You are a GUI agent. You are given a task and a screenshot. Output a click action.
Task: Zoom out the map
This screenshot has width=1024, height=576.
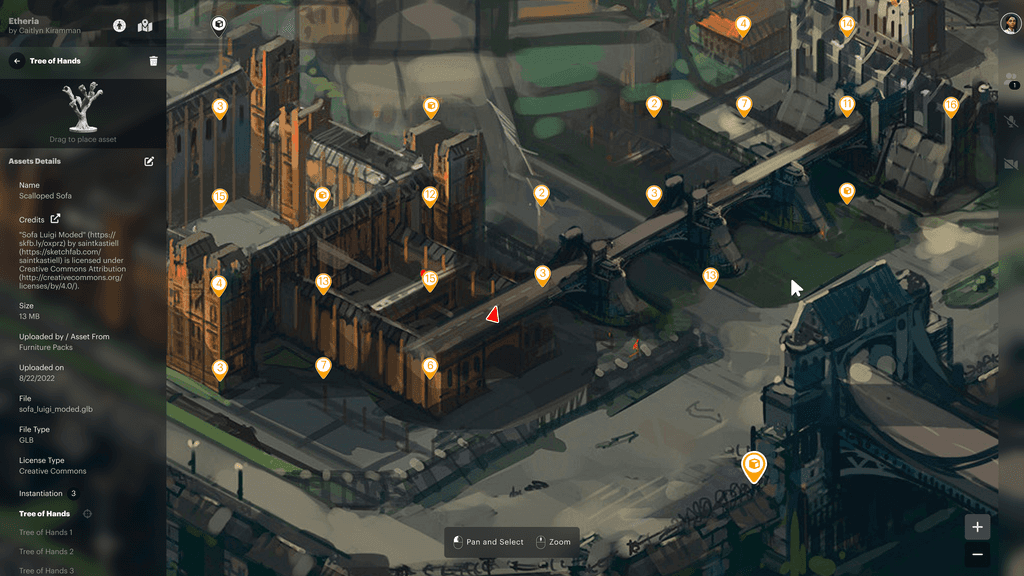point(977,554)
